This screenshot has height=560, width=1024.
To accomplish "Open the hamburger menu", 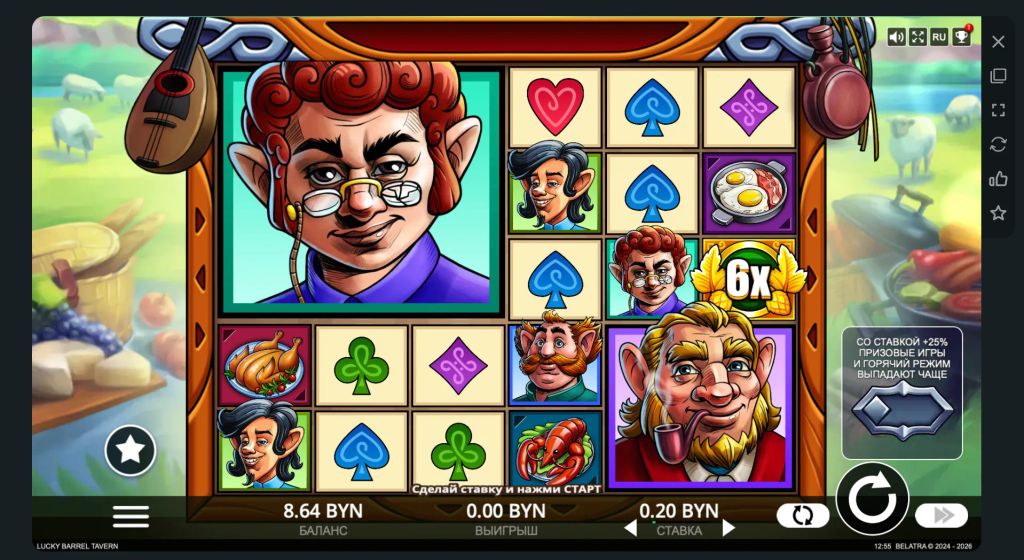I will click(131, 516).
